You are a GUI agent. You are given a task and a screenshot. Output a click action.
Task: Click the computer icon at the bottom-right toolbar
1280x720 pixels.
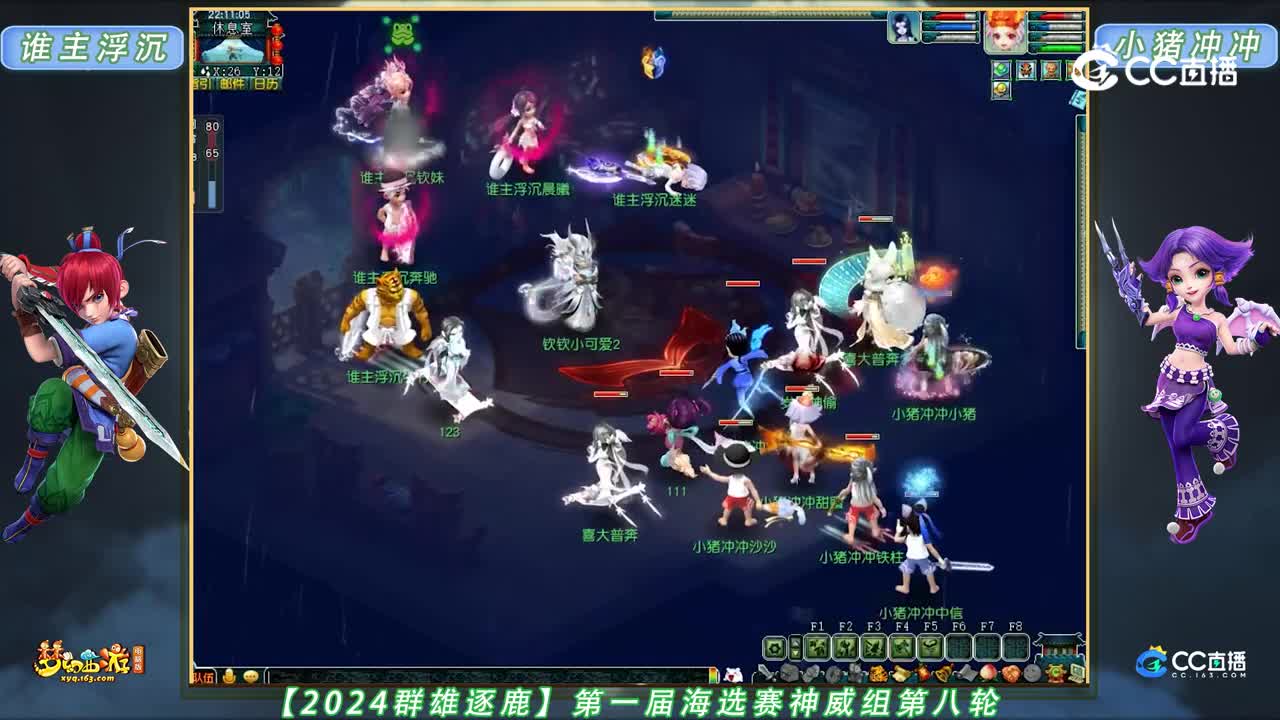point(1079,674)
